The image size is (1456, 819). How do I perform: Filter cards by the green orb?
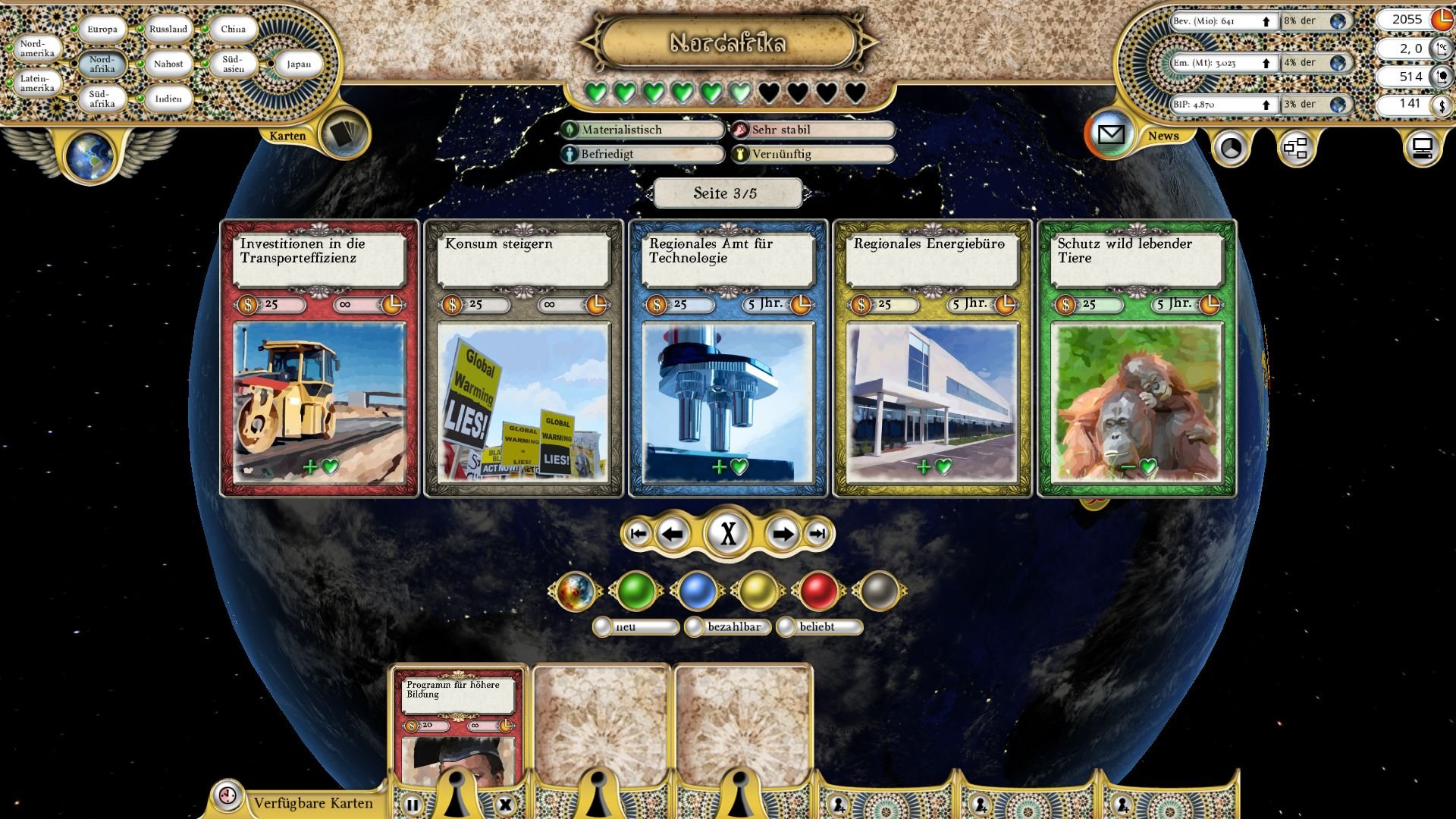click(x=636, y=591)
